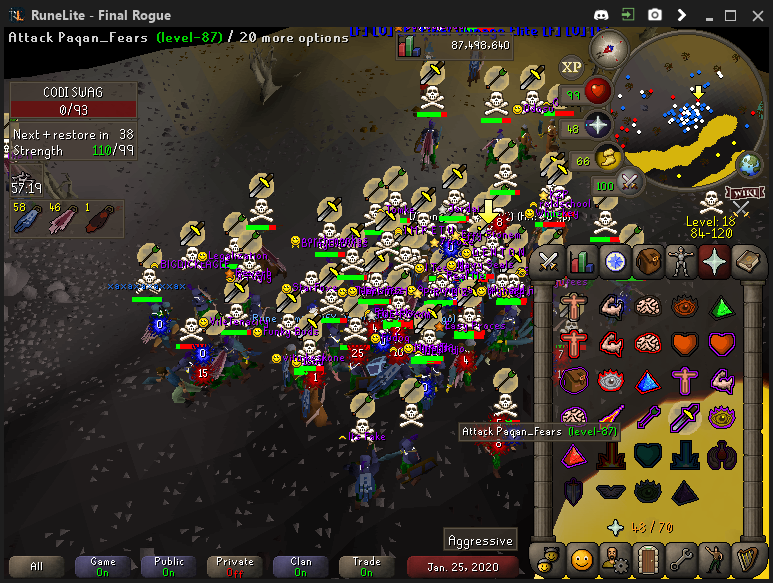The image size is (773, 583).
Task: Take a screenshot with RuneLite camera button
Action: 655,15
